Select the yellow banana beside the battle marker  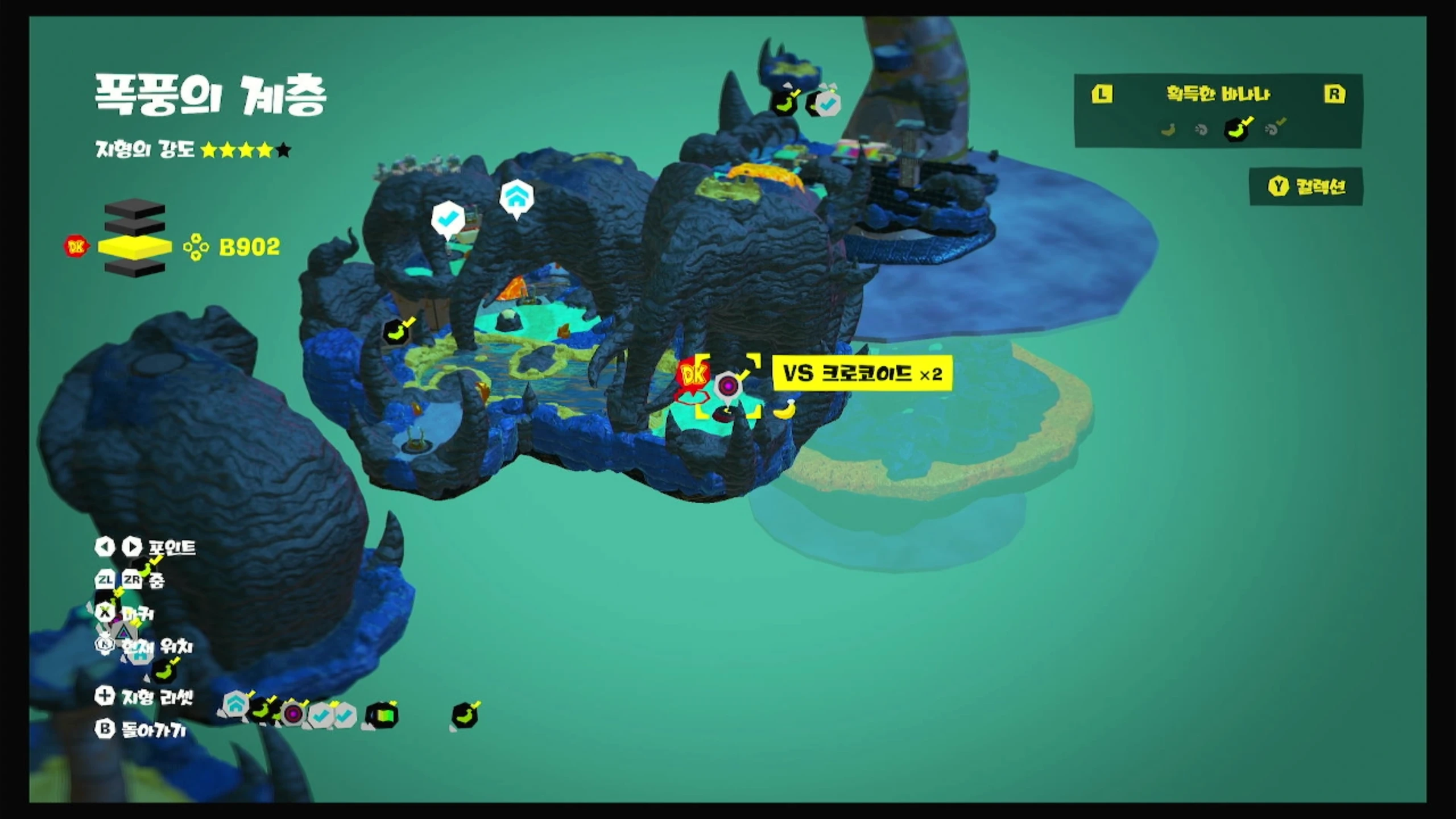click(x=784, y=409)
